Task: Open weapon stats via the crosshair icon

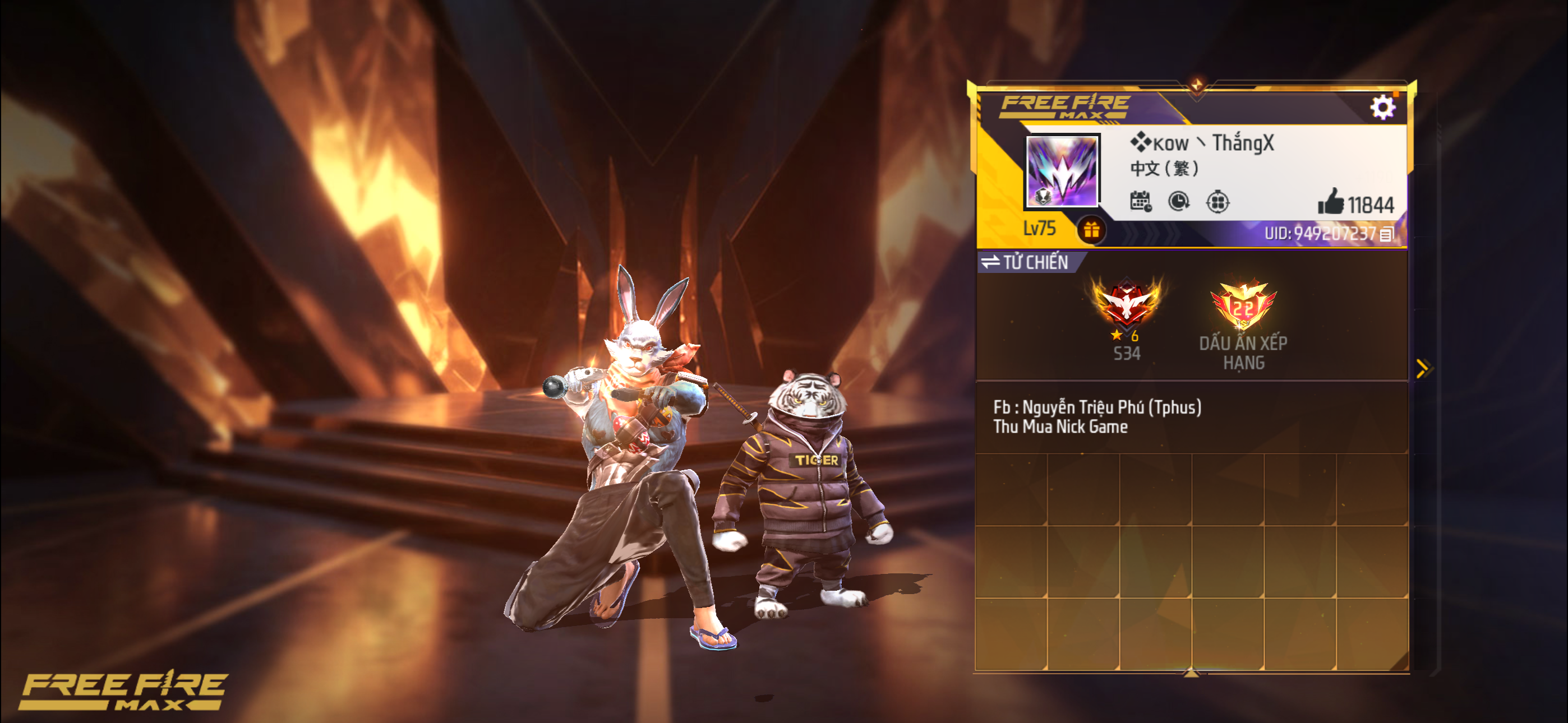Action: point(1218,203)
